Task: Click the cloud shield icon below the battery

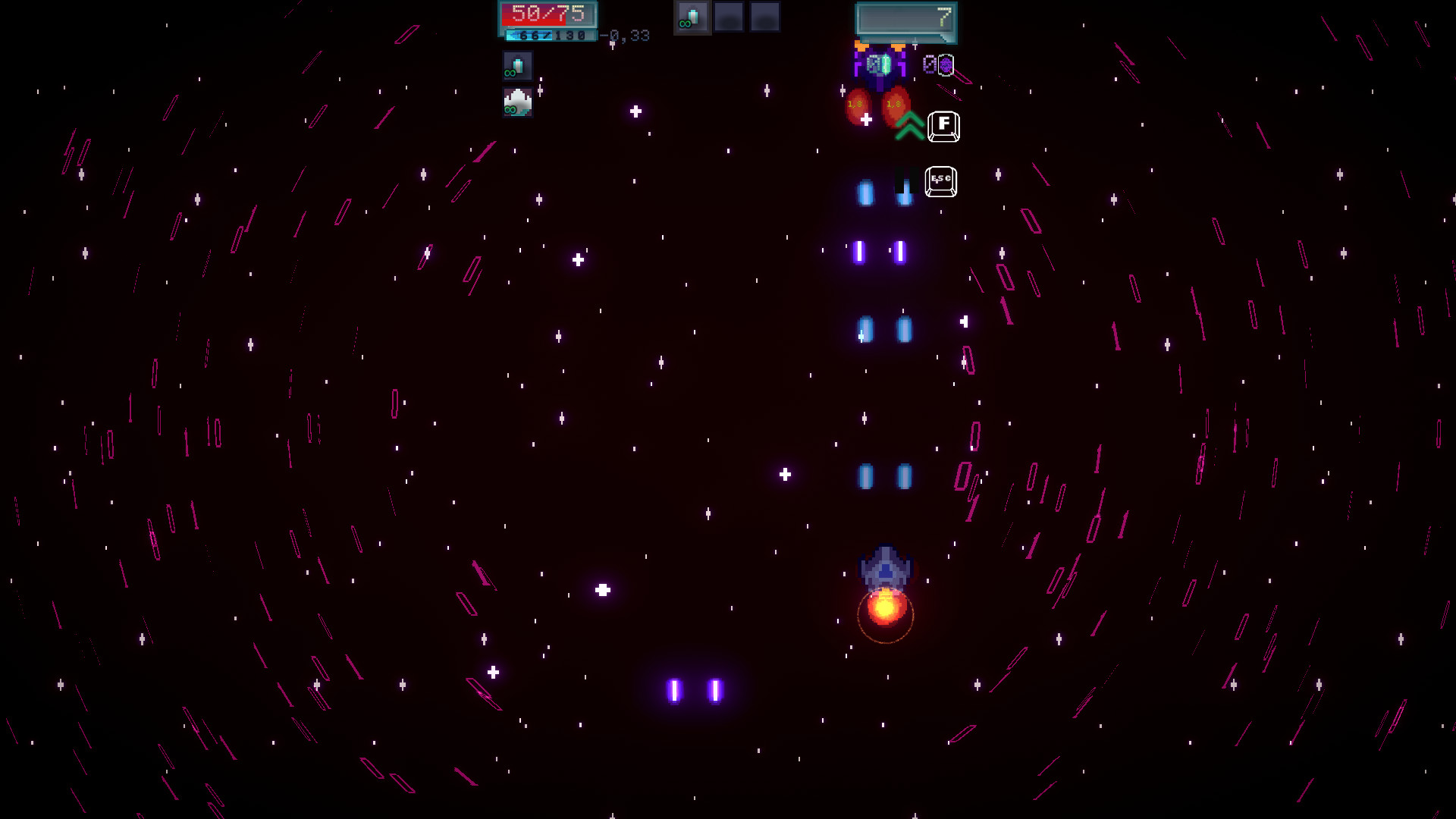Action: point(517,102)
